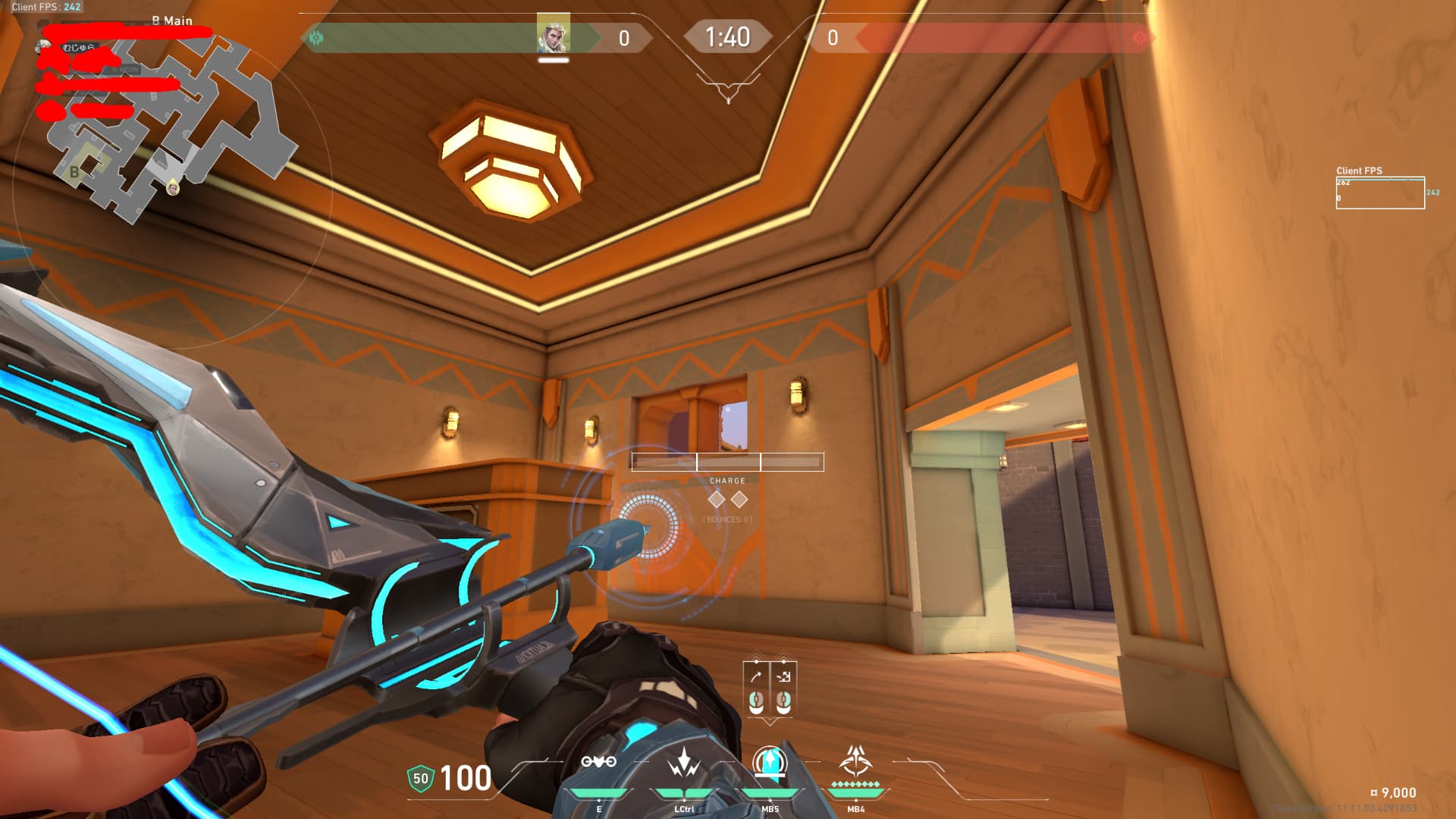Select the agent portrait in top scoreboard
Viewport: 1456px width, 819px height.
[x=553, y=34]
